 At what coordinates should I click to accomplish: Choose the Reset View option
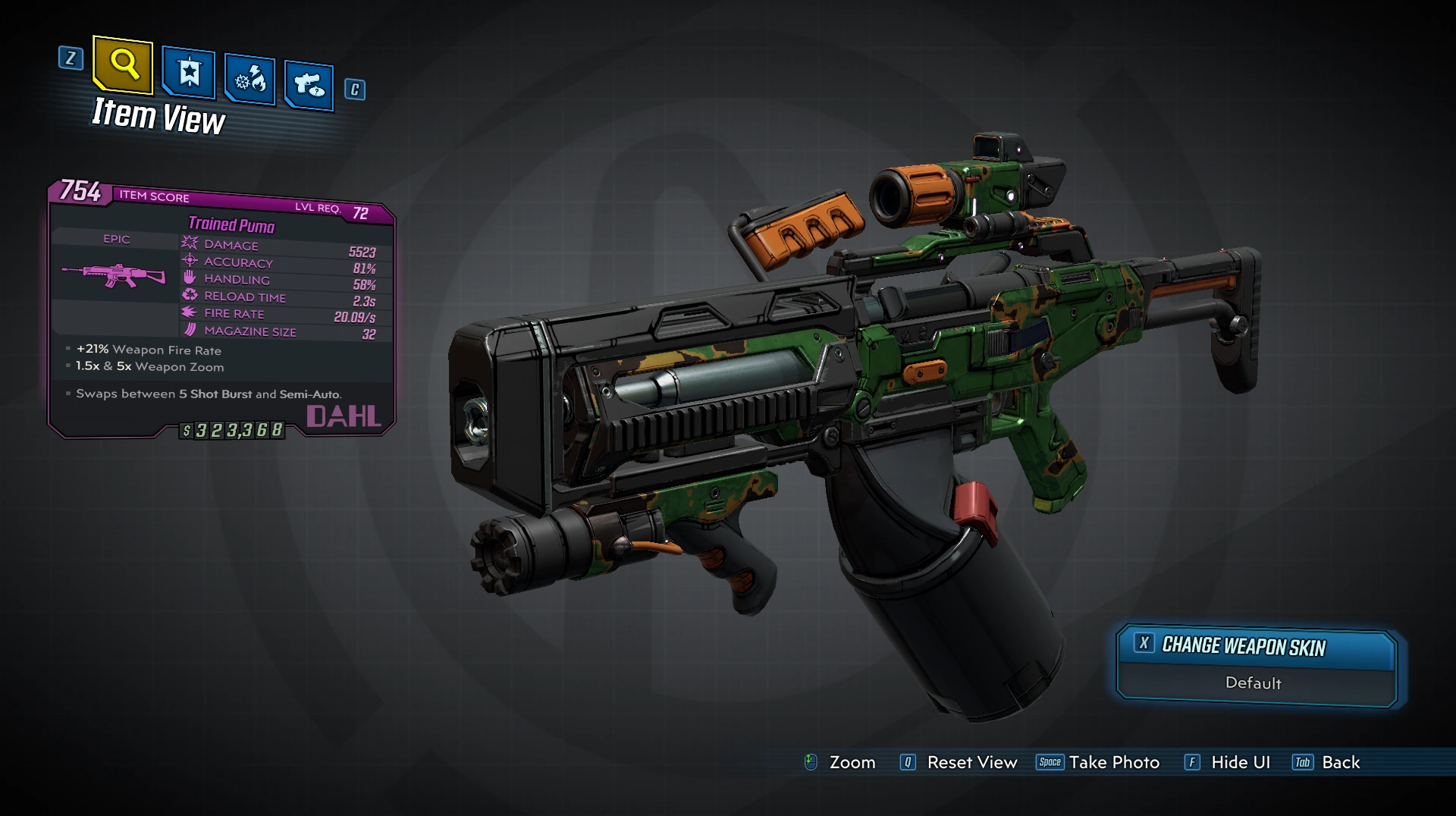(959, 762)
